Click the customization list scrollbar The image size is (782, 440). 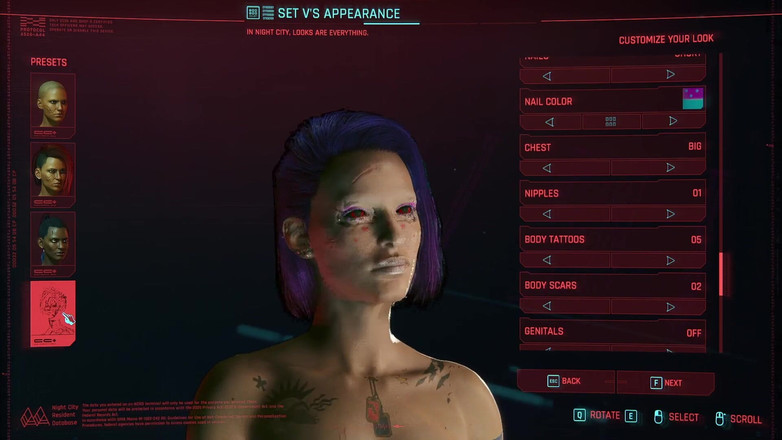[x=721, y=273]
